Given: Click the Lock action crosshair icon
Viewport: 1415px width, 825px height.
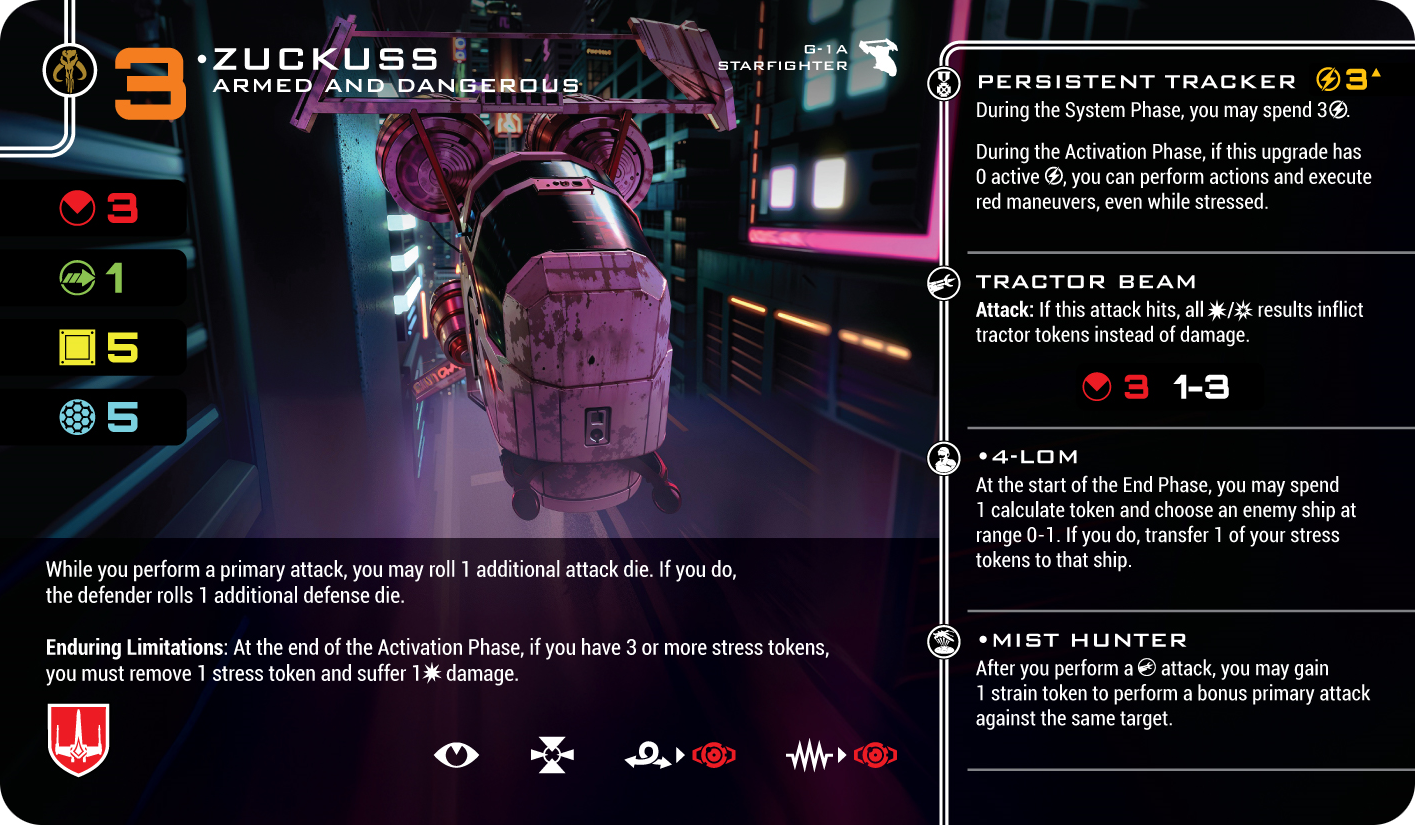Looking at the screenshot, I should tap(552, 755).
